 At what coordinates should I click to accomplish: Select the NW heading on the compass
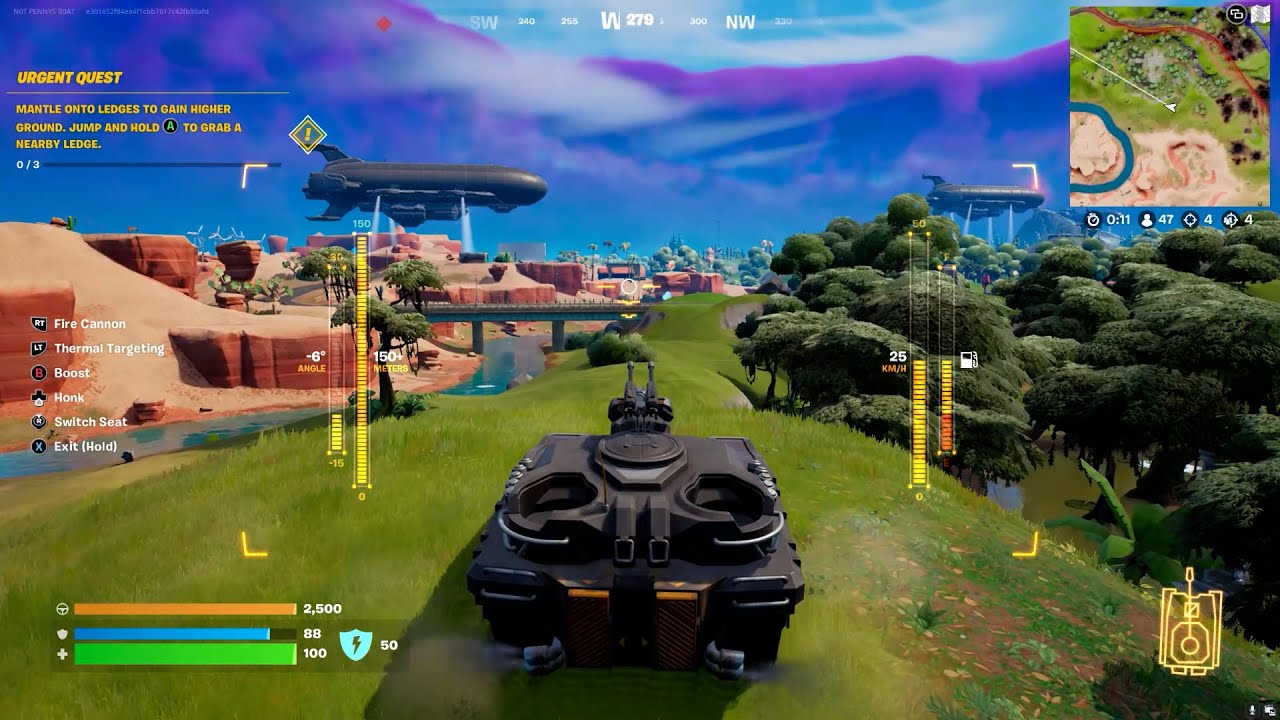coord(741,21)
